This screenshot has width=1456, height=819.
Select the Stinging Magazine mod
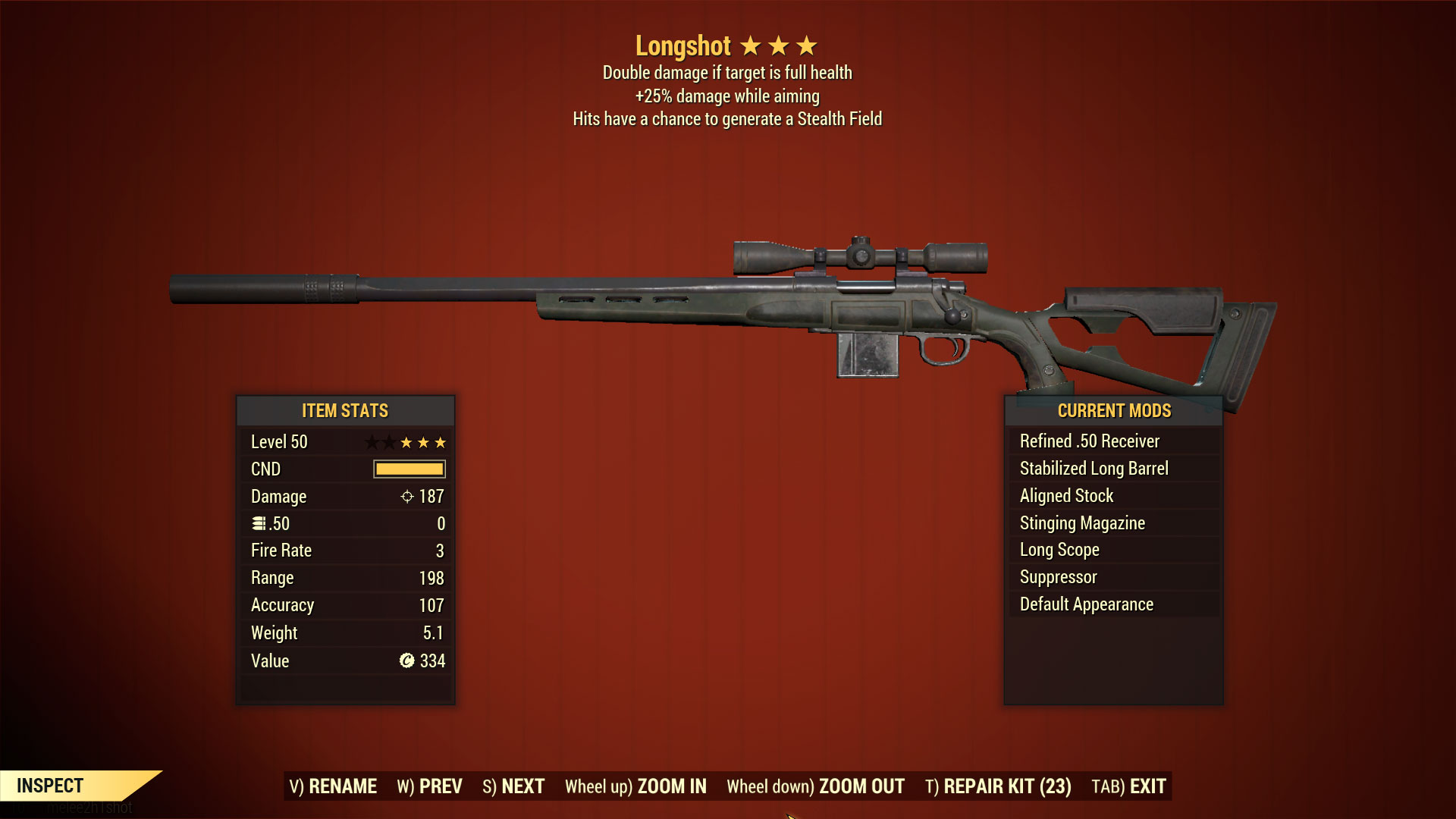[x=1082, y=522]
